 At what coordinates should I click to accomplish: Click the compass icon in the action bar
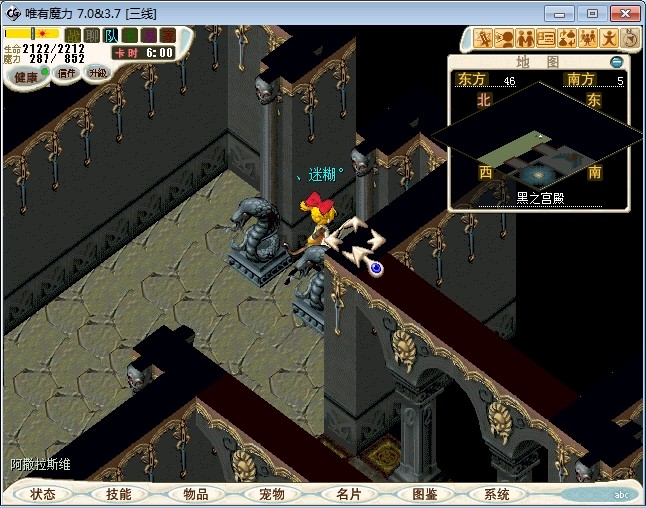(630, 38)
